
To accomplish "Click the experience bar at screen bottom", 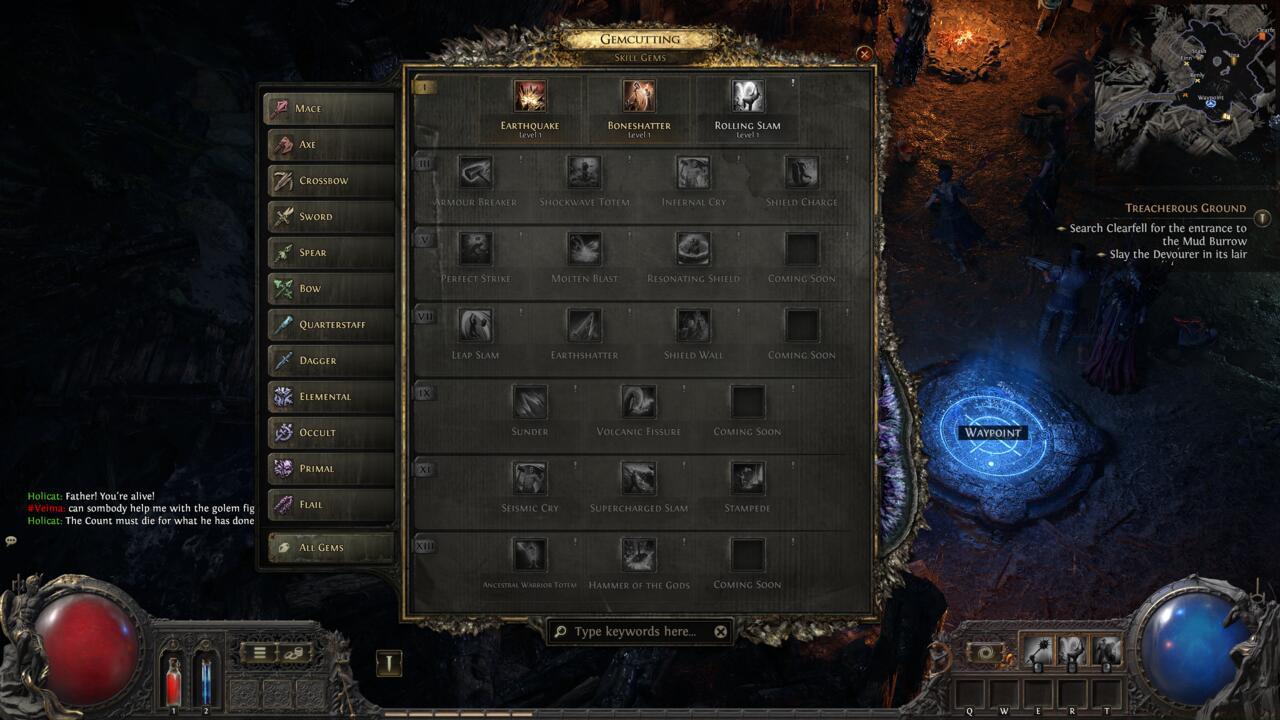I will pos(640,713).
